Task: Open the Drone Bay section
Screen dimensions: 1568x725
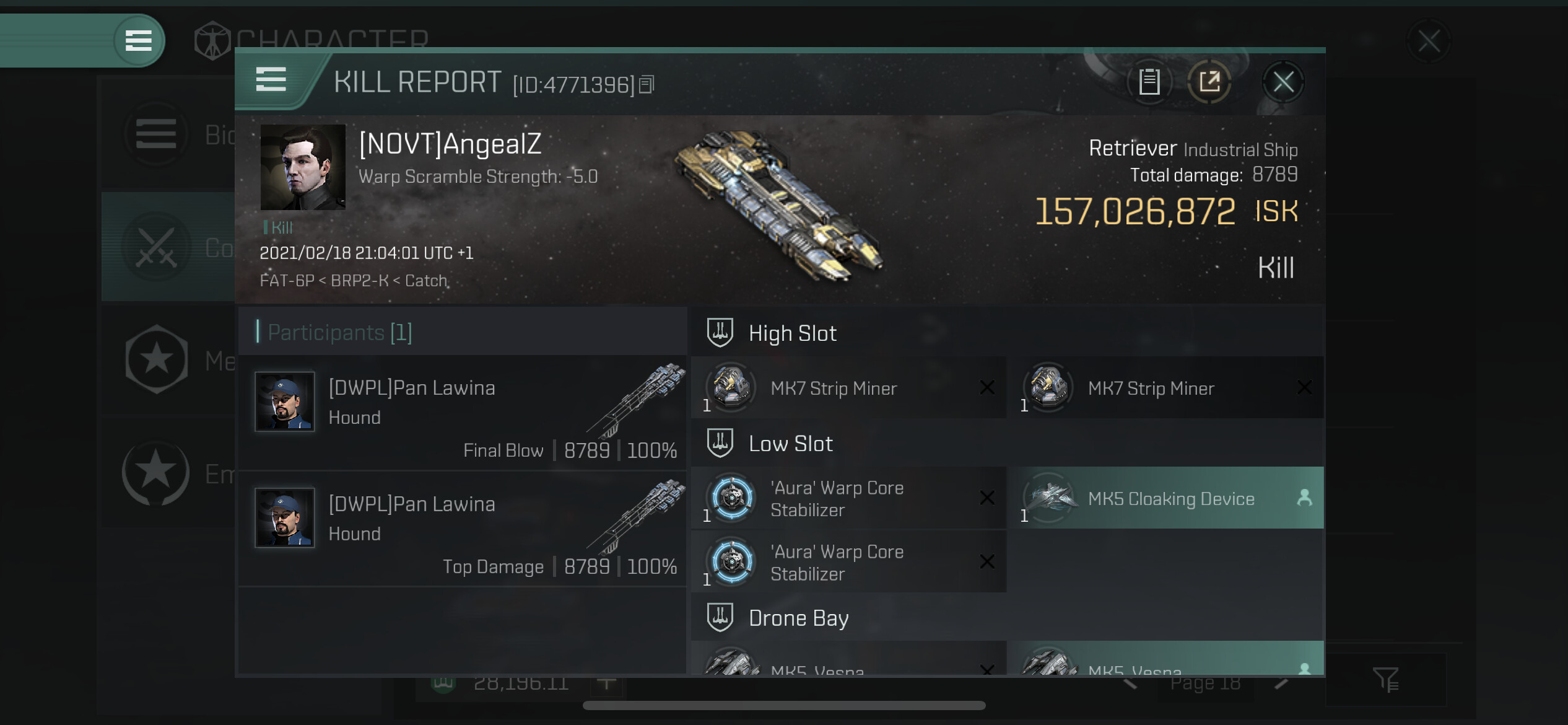Action: [798, 618]
